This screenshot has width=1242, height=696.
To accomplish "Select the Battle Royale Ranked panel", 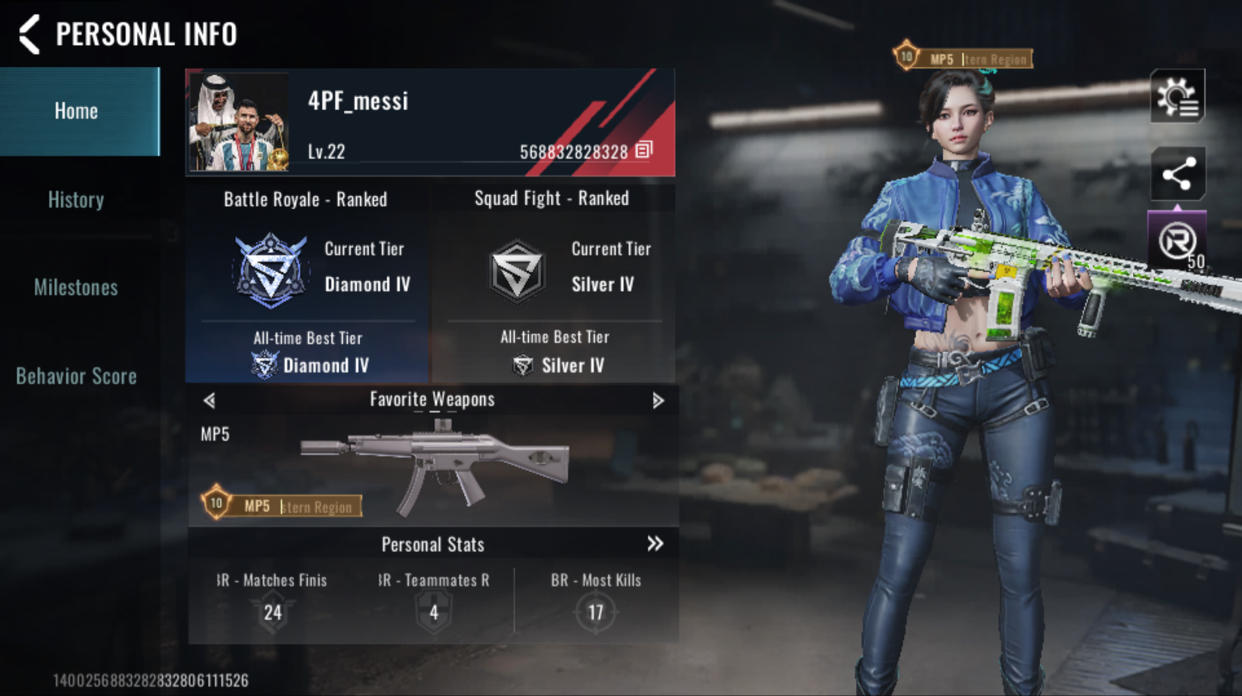I will [x=307, y=282].
